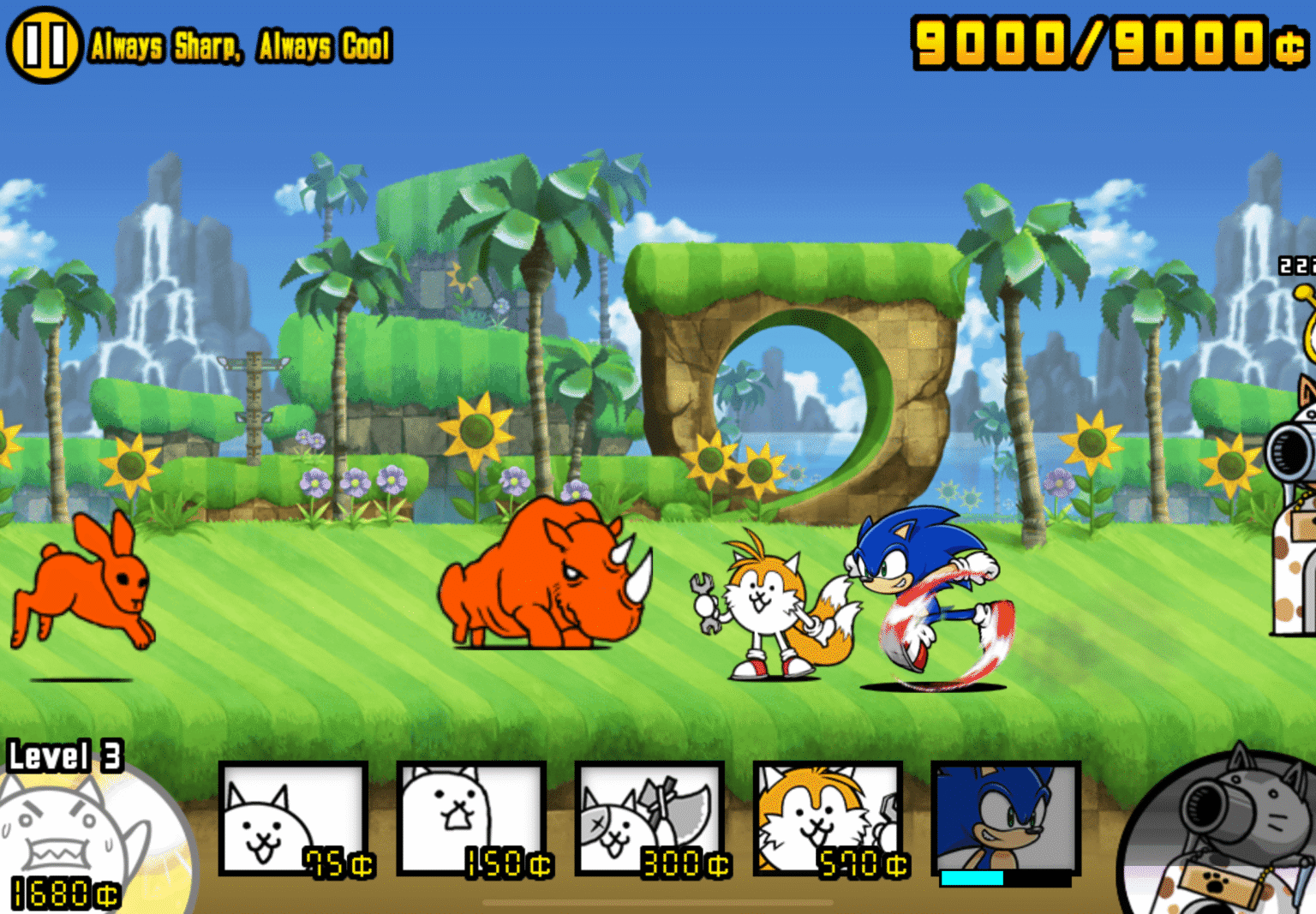The width and height of the screenshot is (1316, 914).
Task: Tap the enemy camera base health number 222
Action: (1297, 263)
